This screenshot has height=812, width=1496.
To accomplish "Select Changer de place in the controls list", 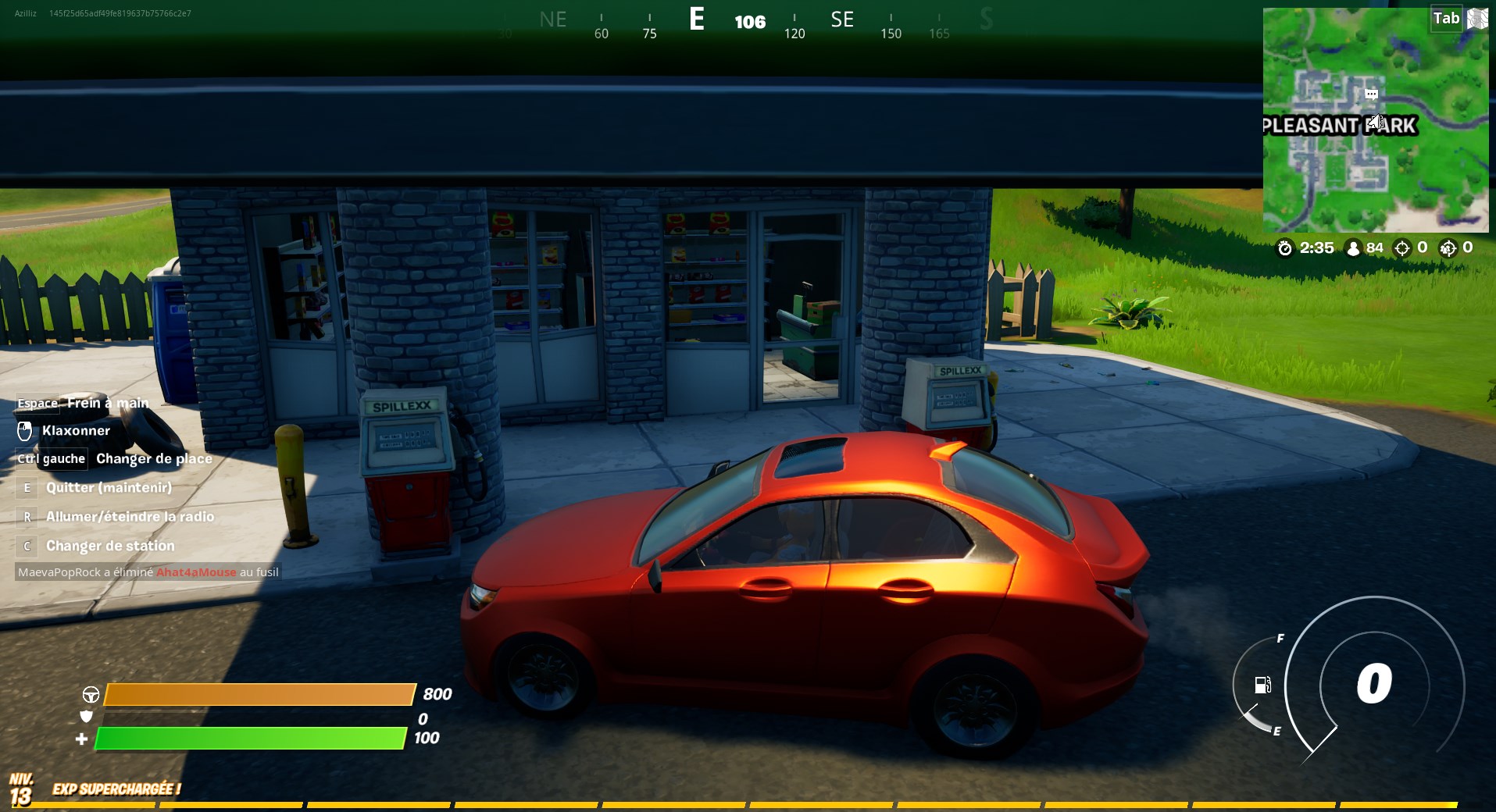I will (x=154, y=458).
